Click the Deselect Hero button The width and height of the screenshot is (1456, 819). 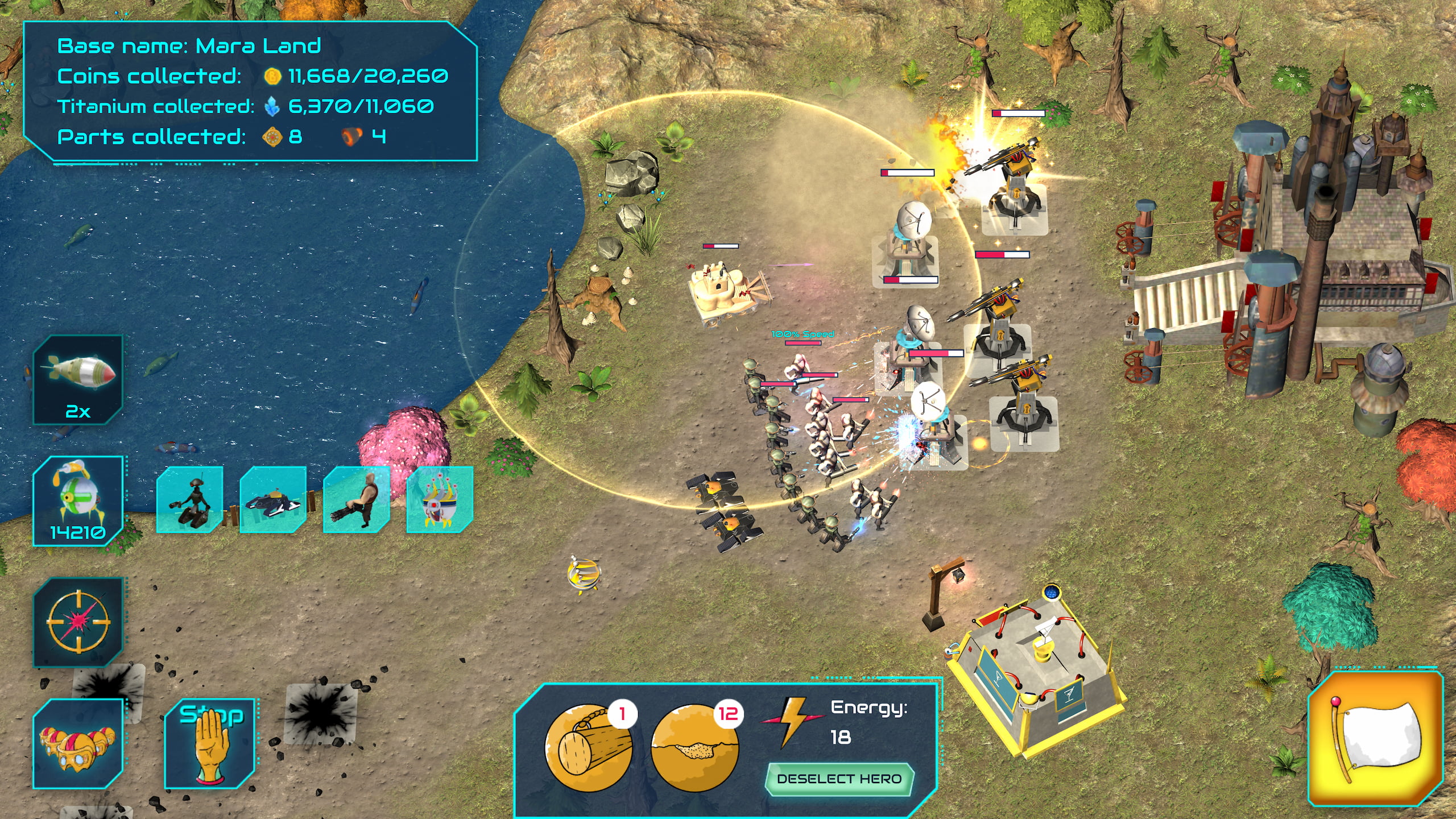[839, 779]
